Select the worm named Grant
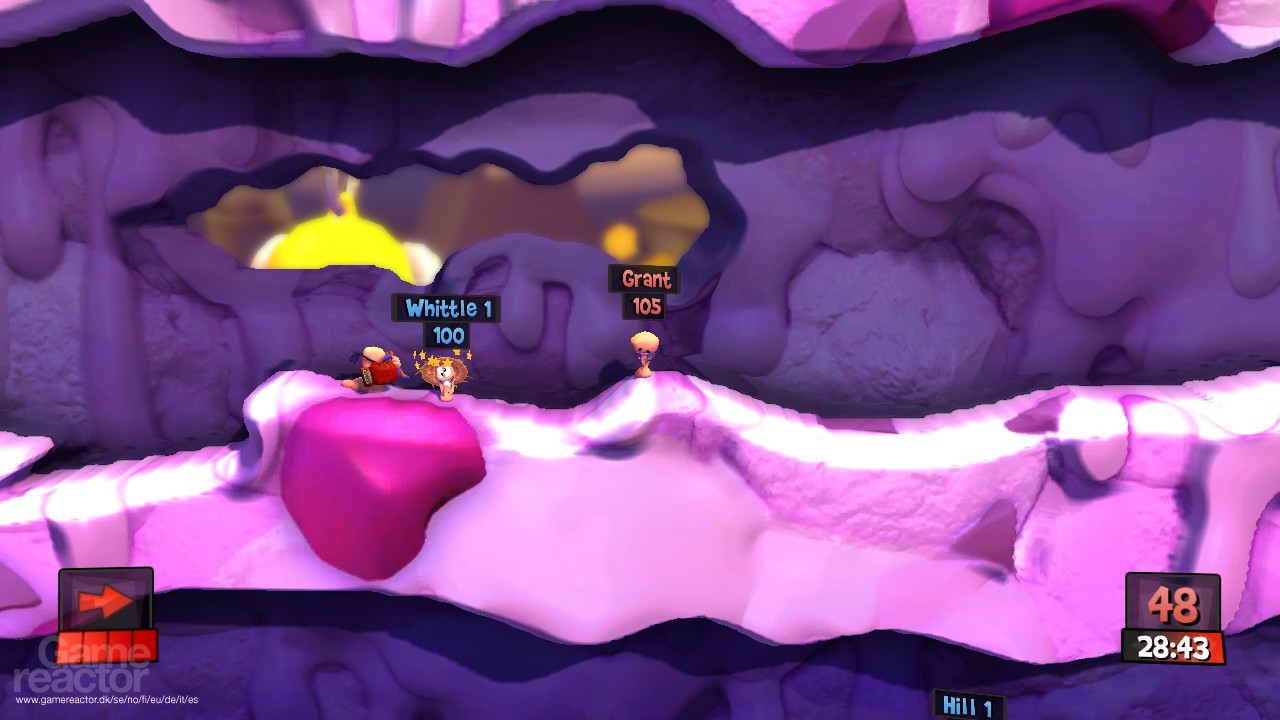 (x=643, y=355)
